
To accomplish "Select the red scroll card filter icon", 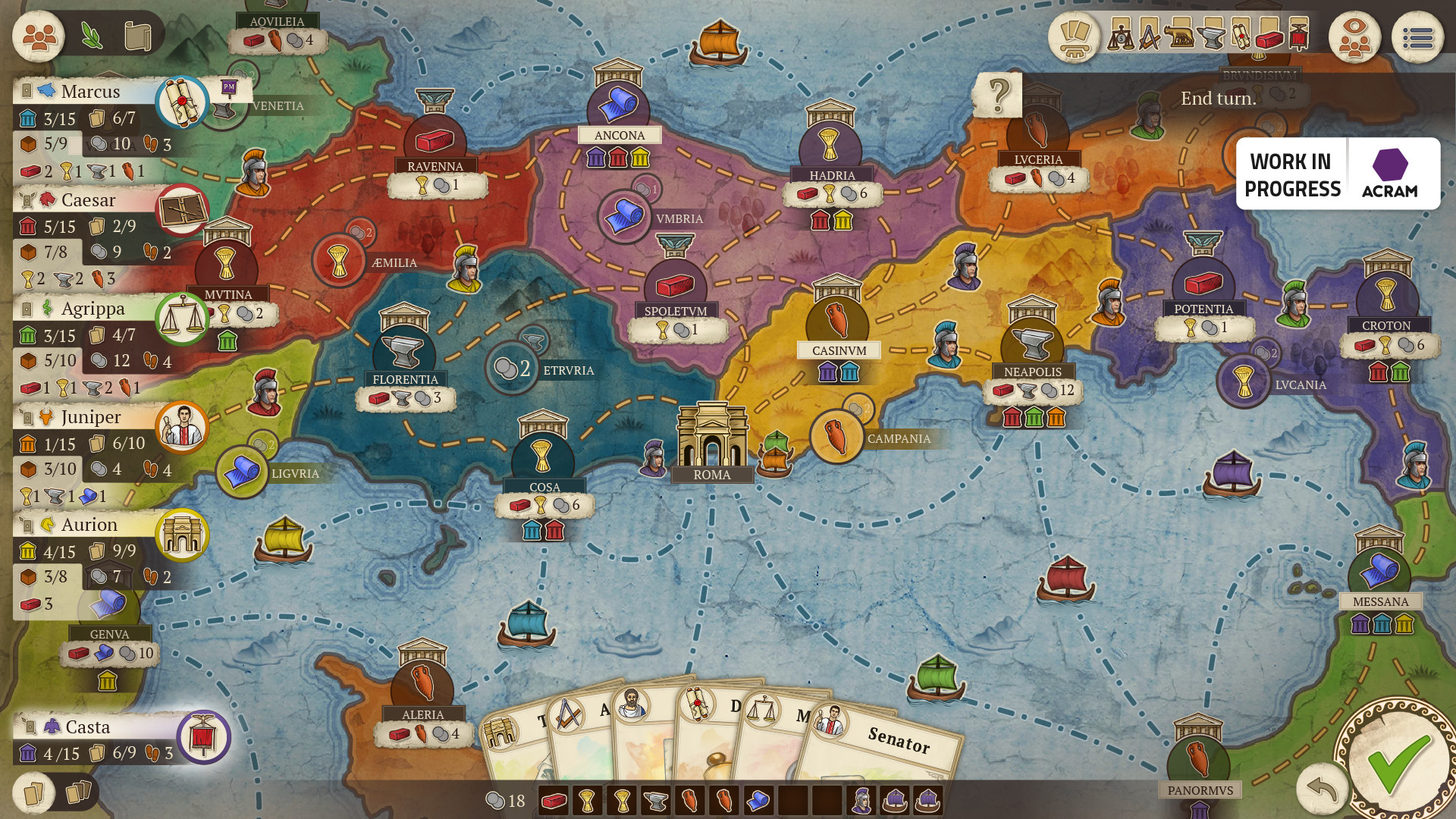I will 1241,36.
